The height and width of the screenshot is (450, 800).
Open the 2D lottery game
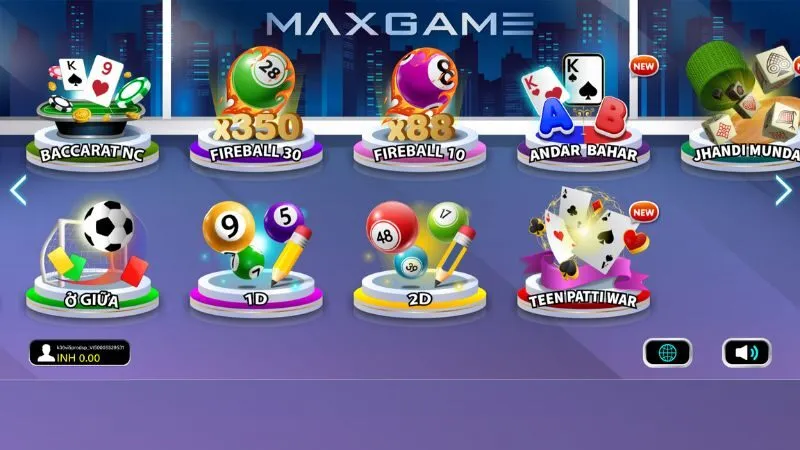click(x=420, y=255)
